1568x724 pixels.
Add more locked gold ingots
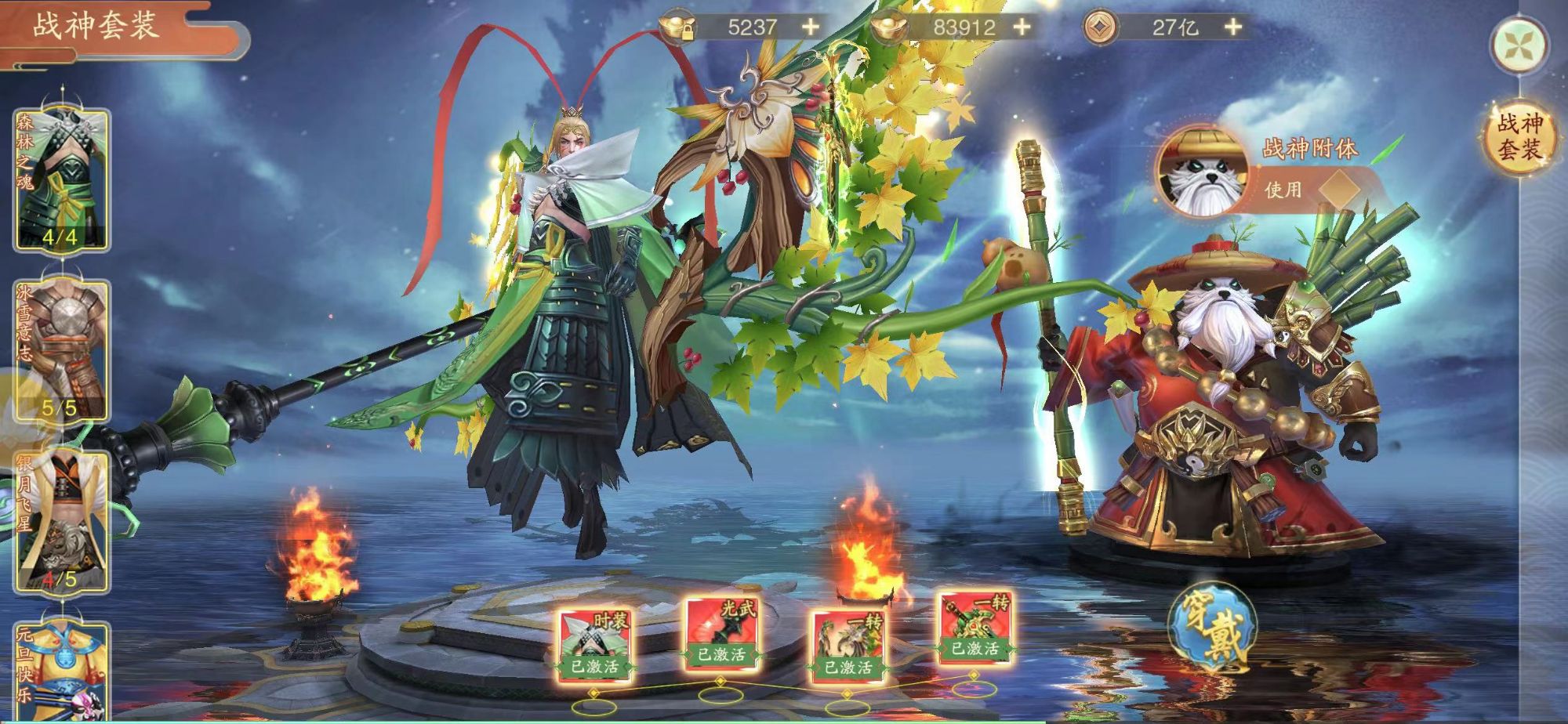click(811, 27)
